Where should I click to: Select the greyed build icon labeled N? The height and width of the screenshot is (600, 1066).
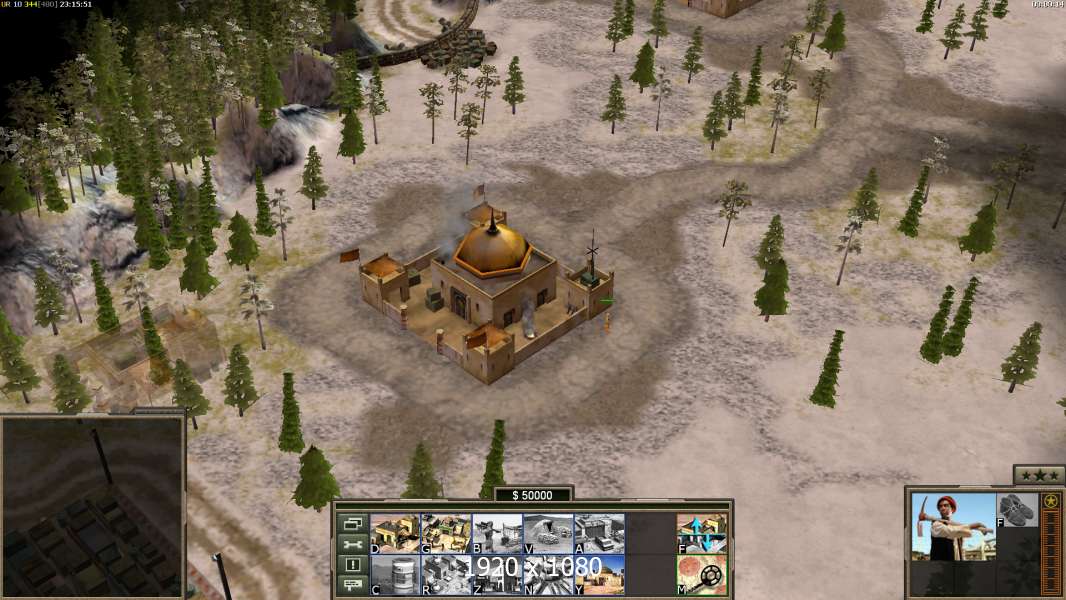548,574
